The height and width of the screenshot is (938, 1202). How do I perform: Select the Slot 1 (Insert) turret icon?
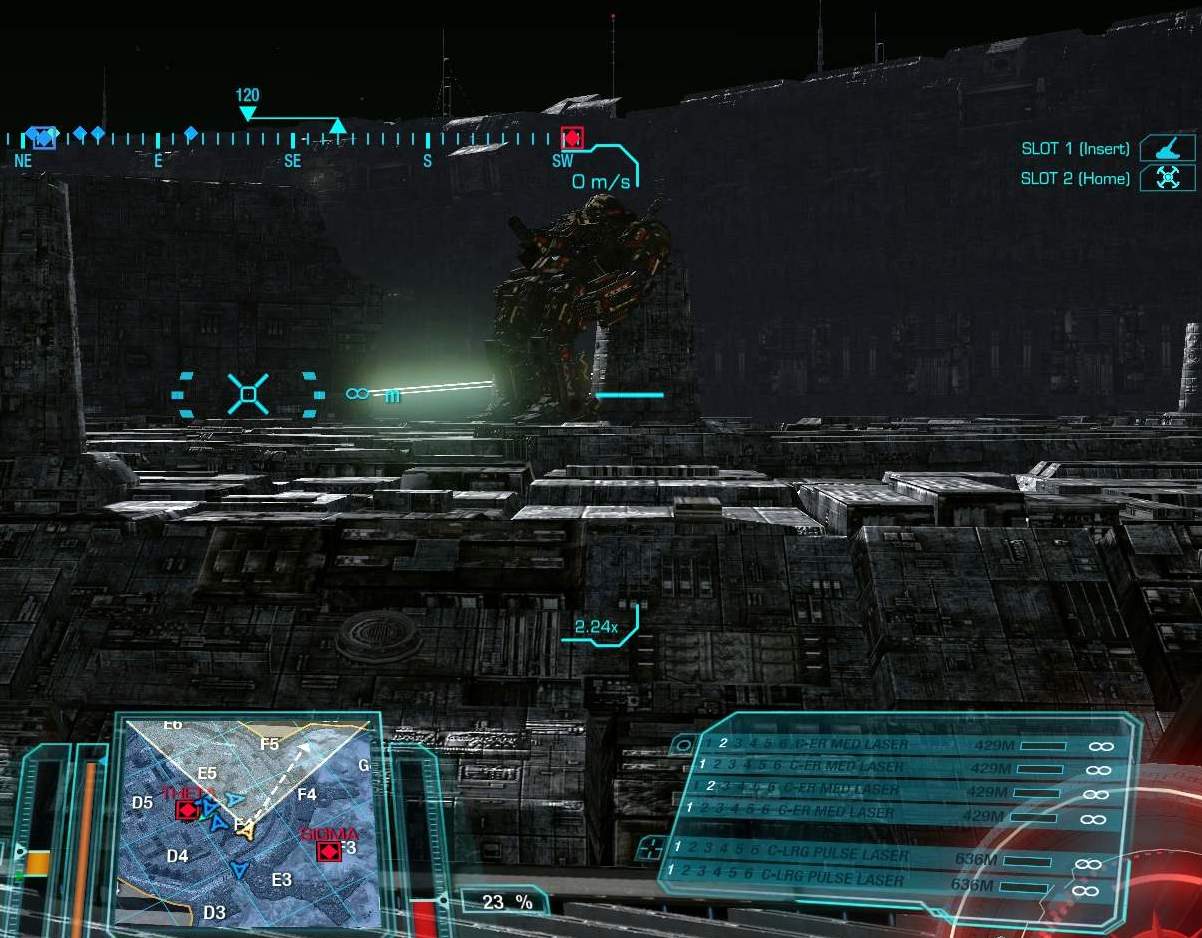[1167, 148]
